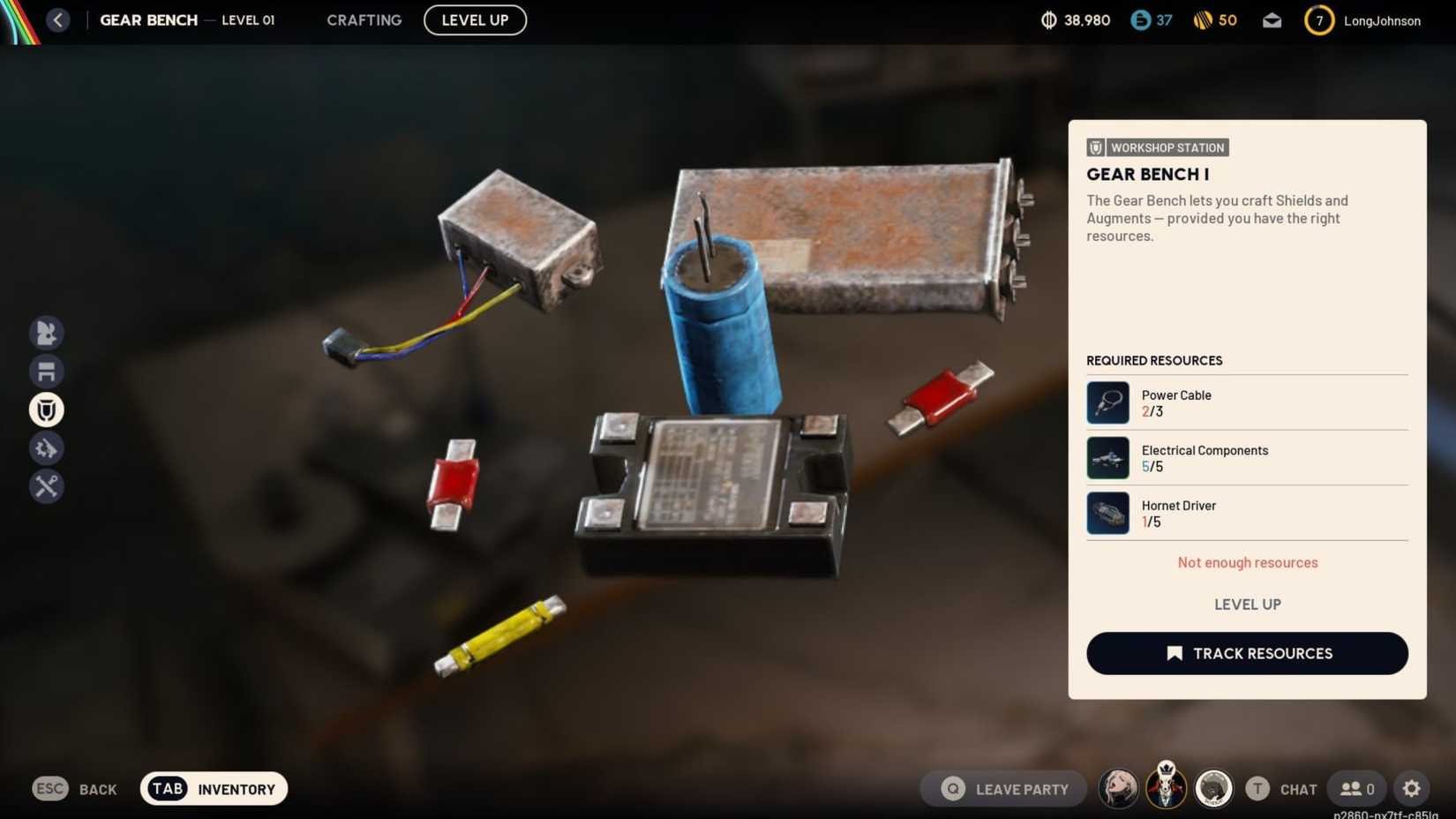Open the settings gear in the bottom corner
The width and height of the screenshot is (1456, 819).
pyautogui.click(x=1411, y=788)
